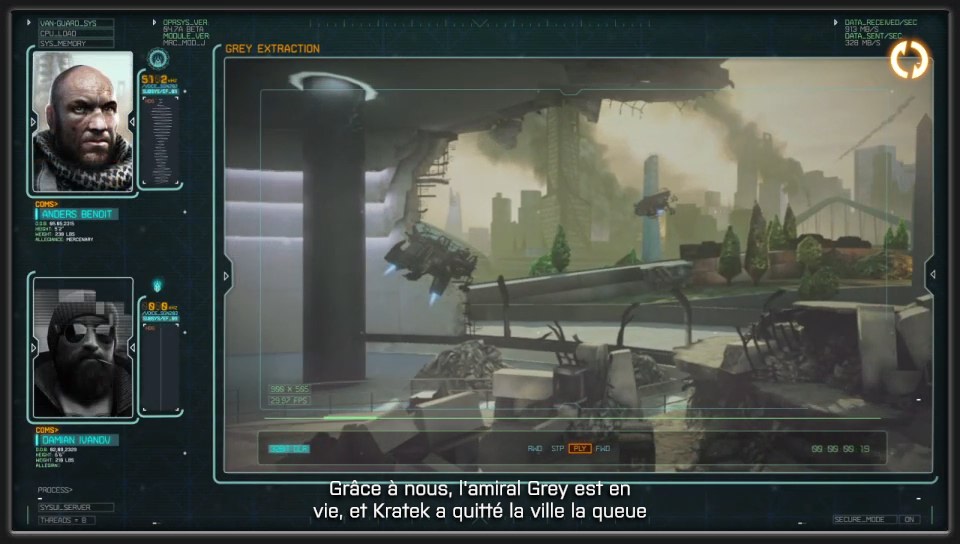Toggle the SECURE_MODE ON switch
Viewport: 960px width, 544px height.
click(x=909, y=519)
